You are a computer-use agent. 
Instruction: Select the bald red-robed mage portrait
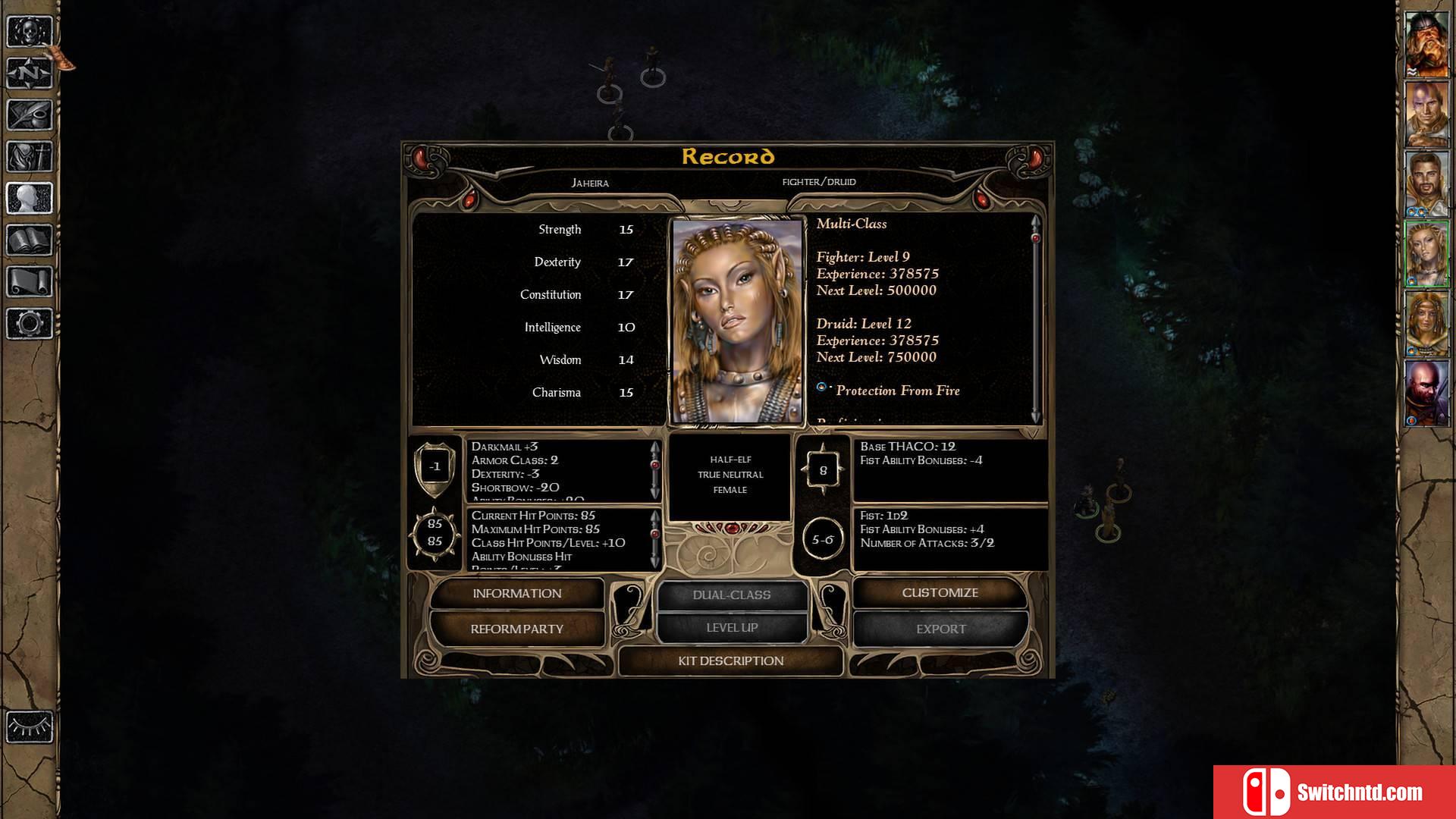pos(1426,393)
